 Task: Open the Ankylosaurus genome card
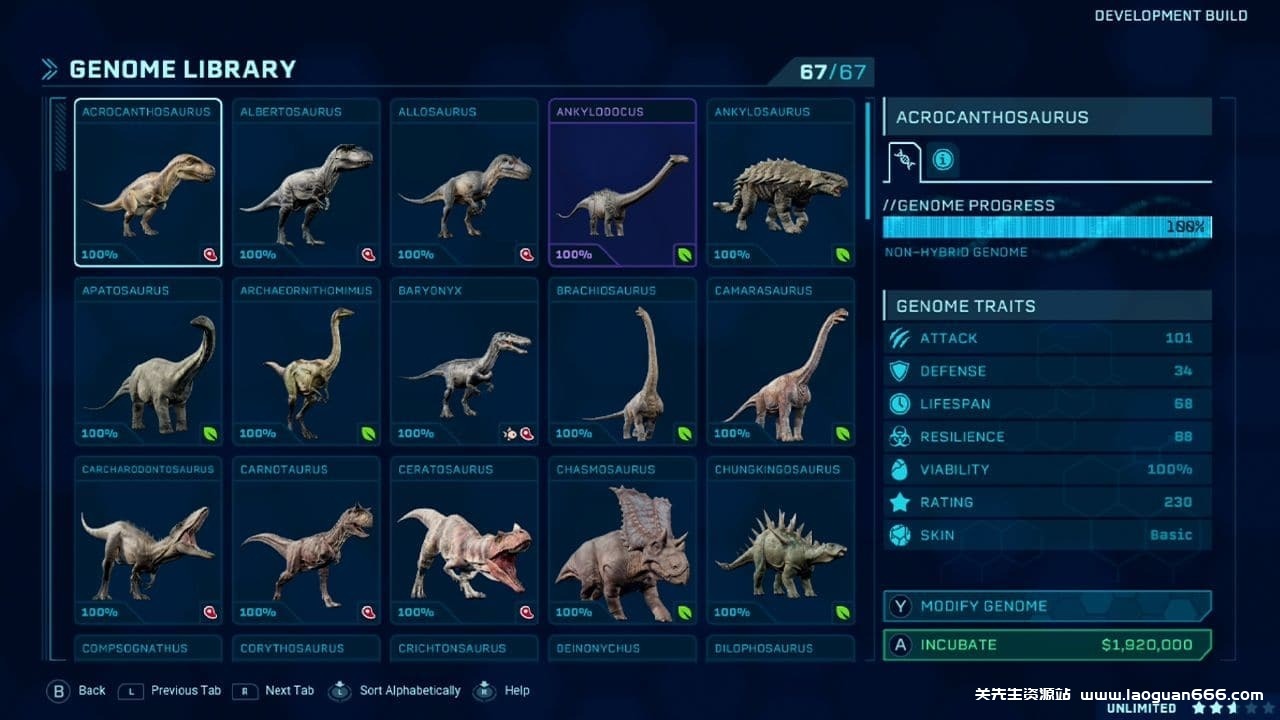click(780, 183)
